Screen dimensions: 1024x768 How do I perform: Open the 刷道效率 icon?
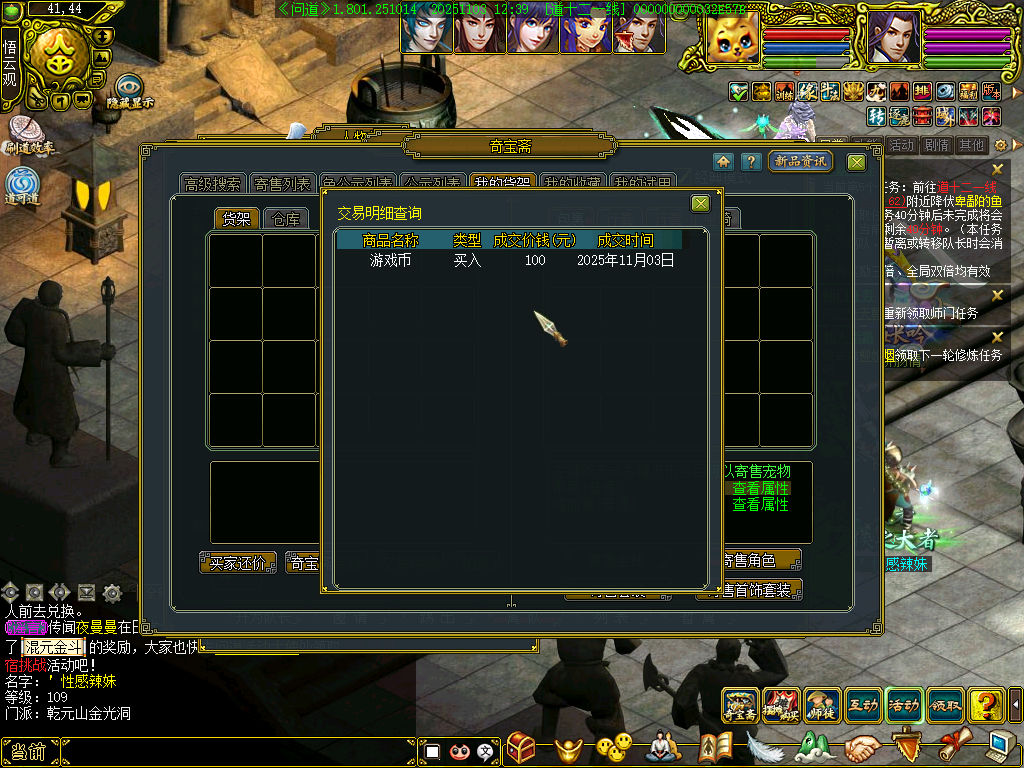28,133
